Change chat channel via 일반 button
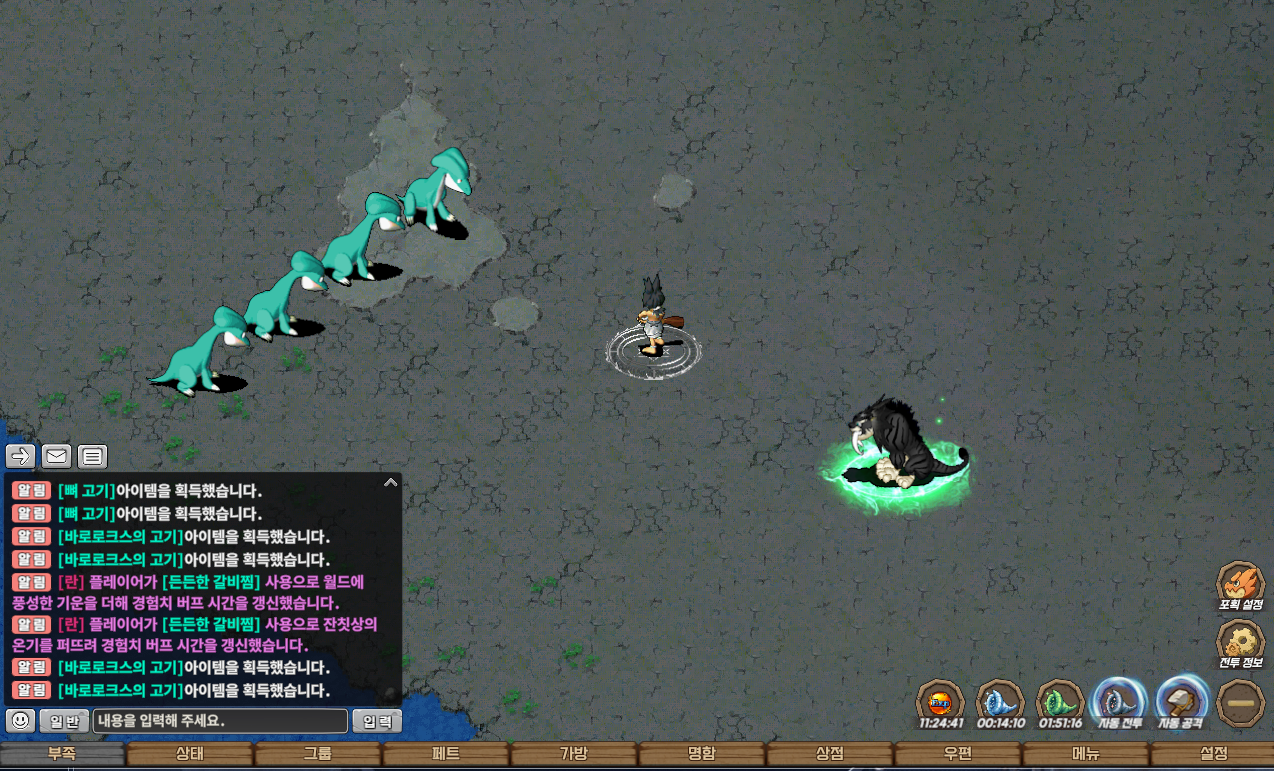 click(x=65, y=720)
